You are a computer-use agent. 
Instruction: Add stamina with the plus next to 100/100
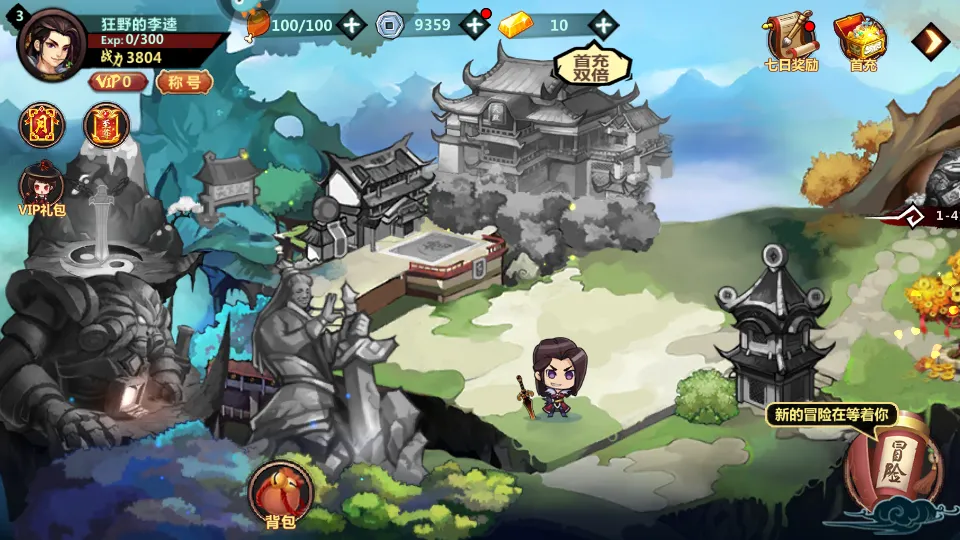(351, 25)
